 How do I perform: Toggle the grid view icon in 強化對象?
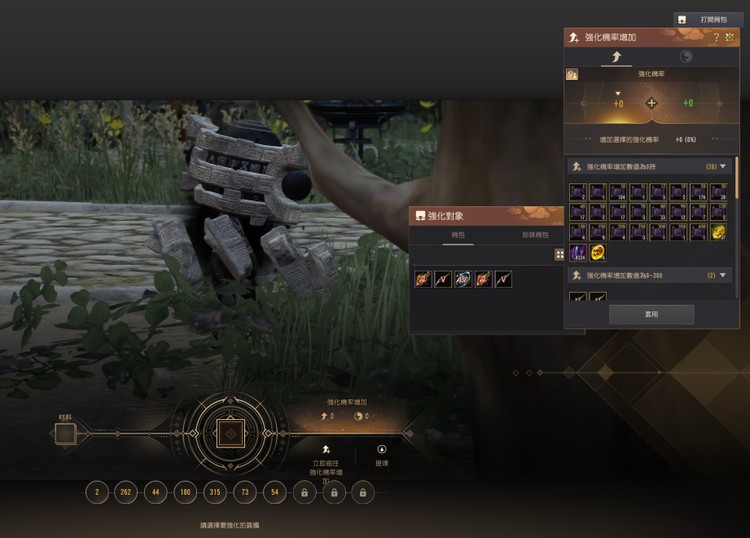tap(560, 255)
